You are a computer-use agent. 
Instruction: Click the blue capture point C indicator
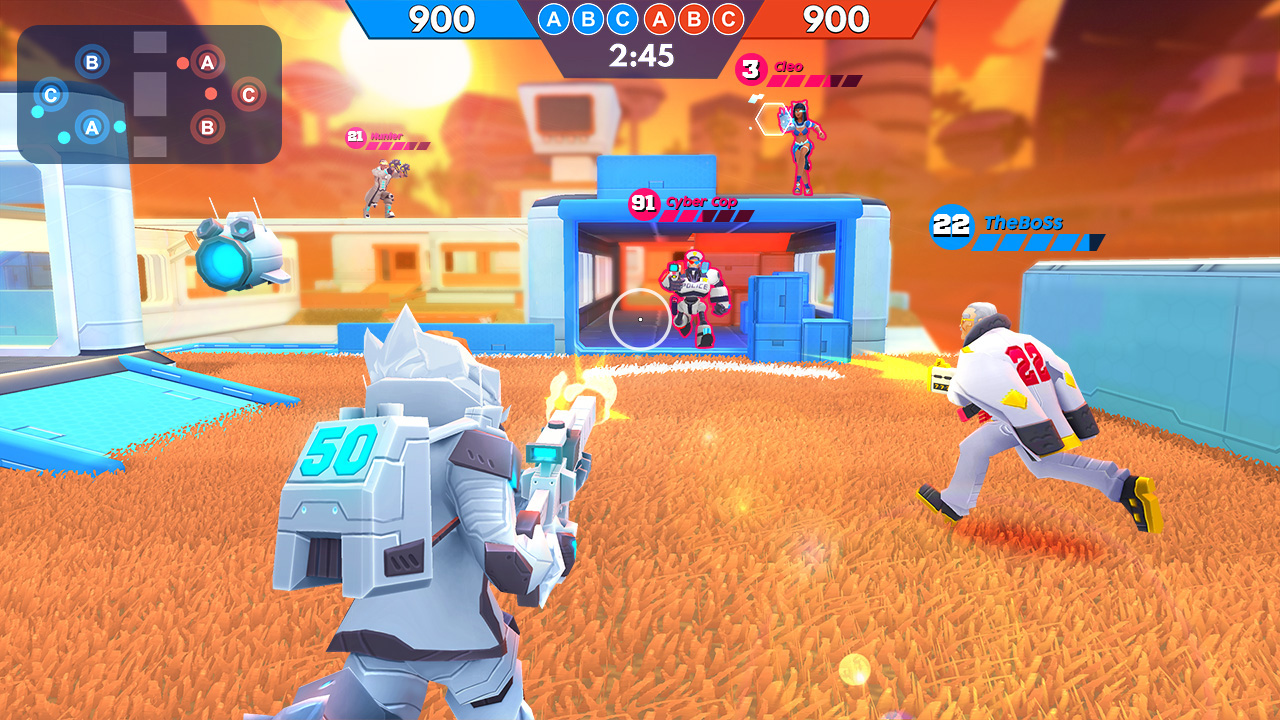624,18
